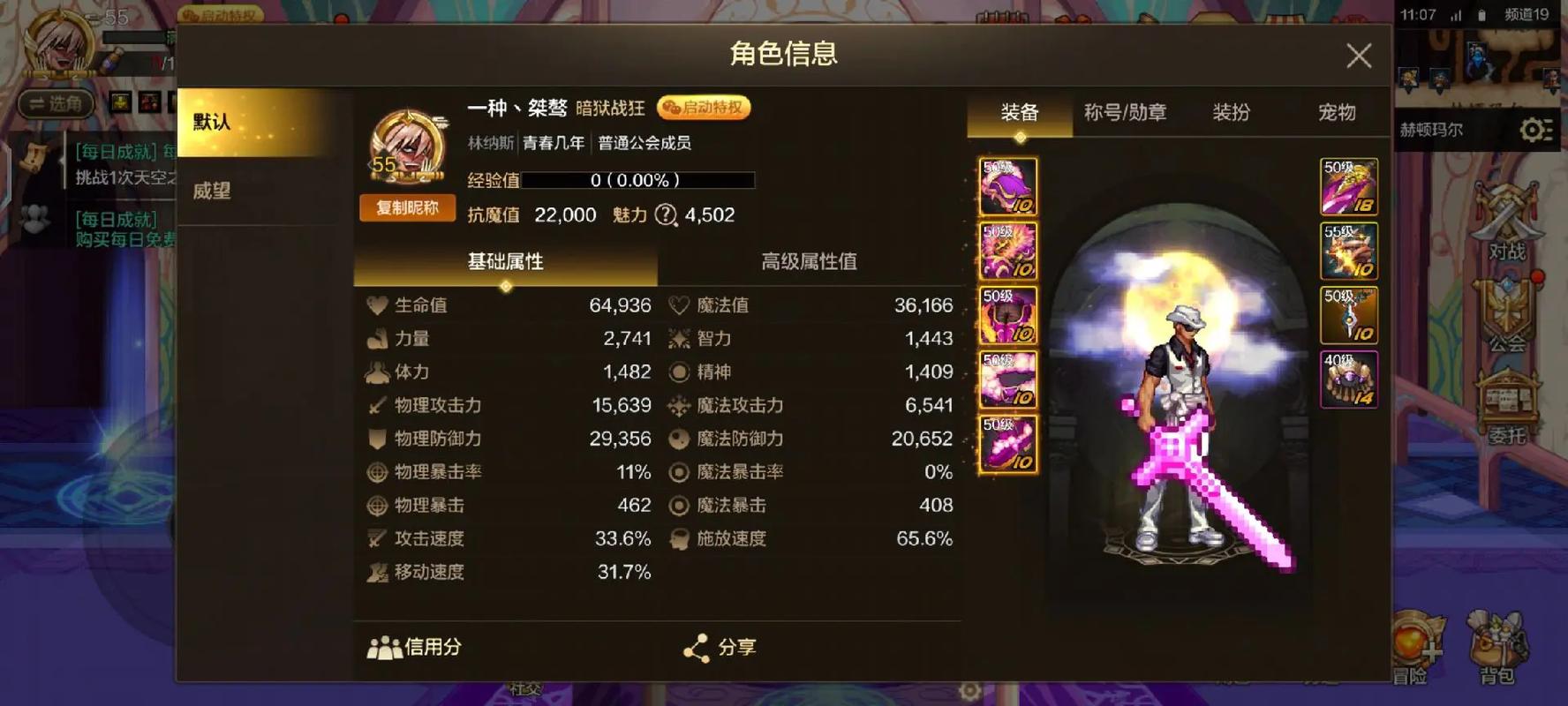The height and width of the screenshot is (706, 1568).
Task: Click the topmost 50级 shoulder equipment slot
Action: 1007,185
